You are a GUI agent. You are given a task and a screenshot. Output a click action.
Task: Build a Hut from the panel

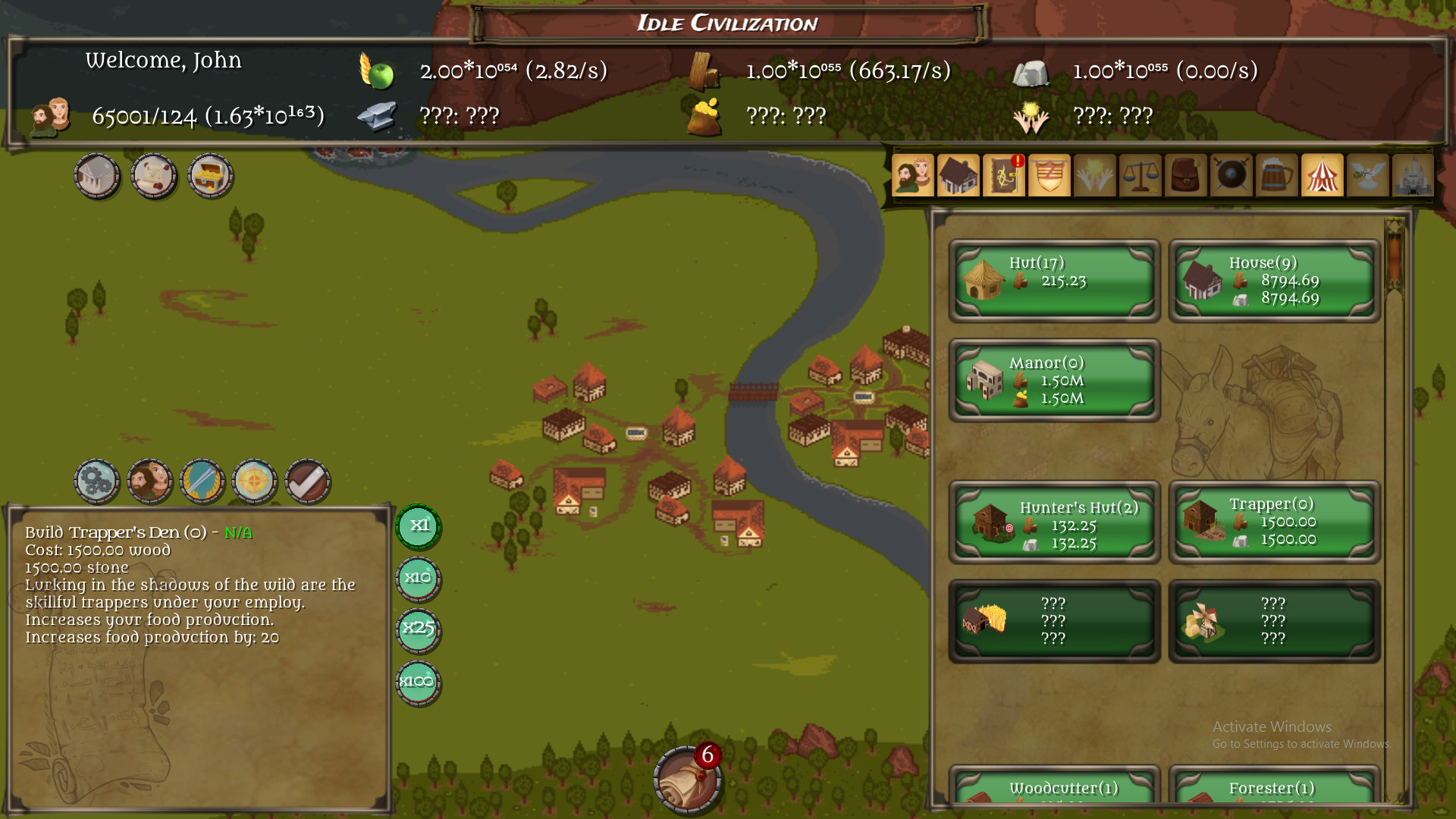(1053, 281)
